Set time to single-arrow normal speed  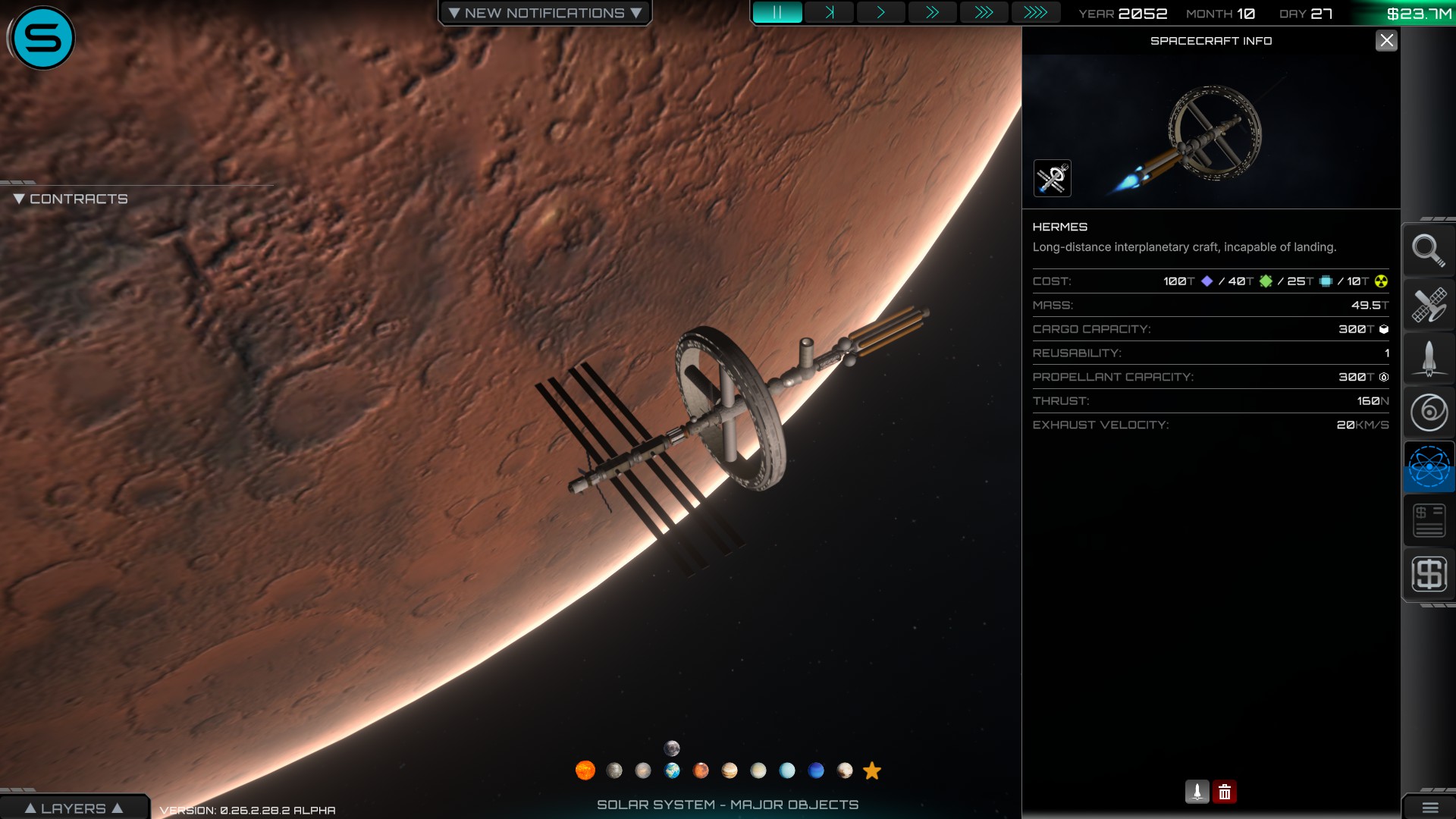click(x=880, y=13)
